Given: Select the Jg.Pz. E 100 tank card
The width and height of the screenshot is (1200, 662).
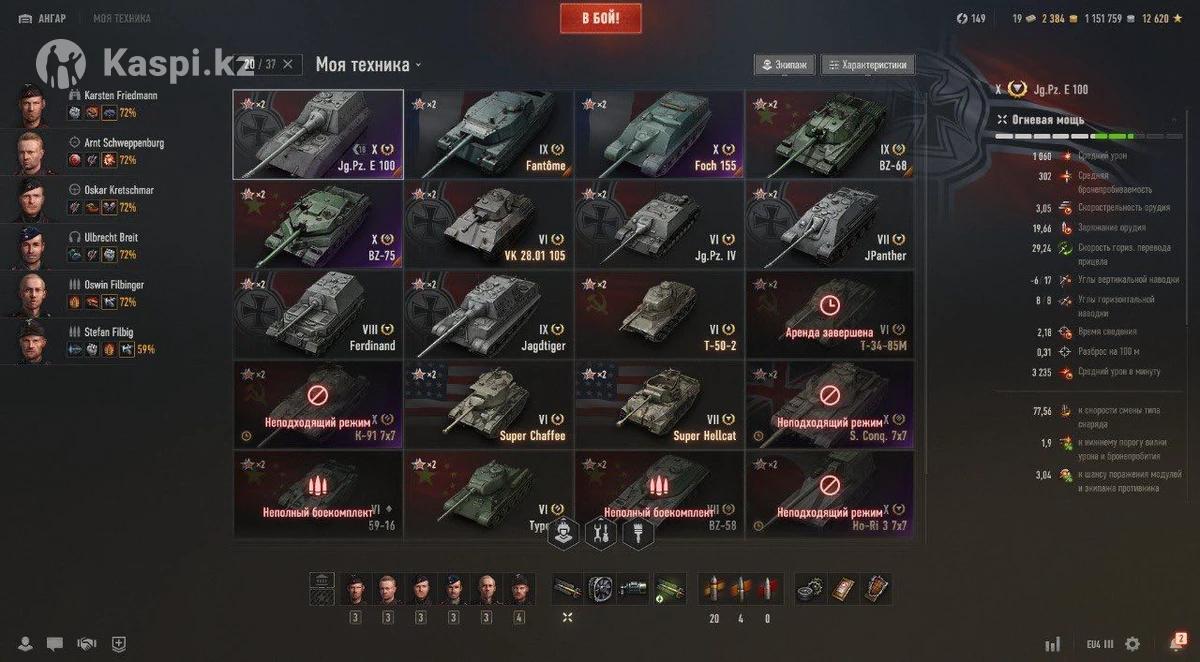Looking at the screenshot, I should pyautogui.click(x=318, y=134).
